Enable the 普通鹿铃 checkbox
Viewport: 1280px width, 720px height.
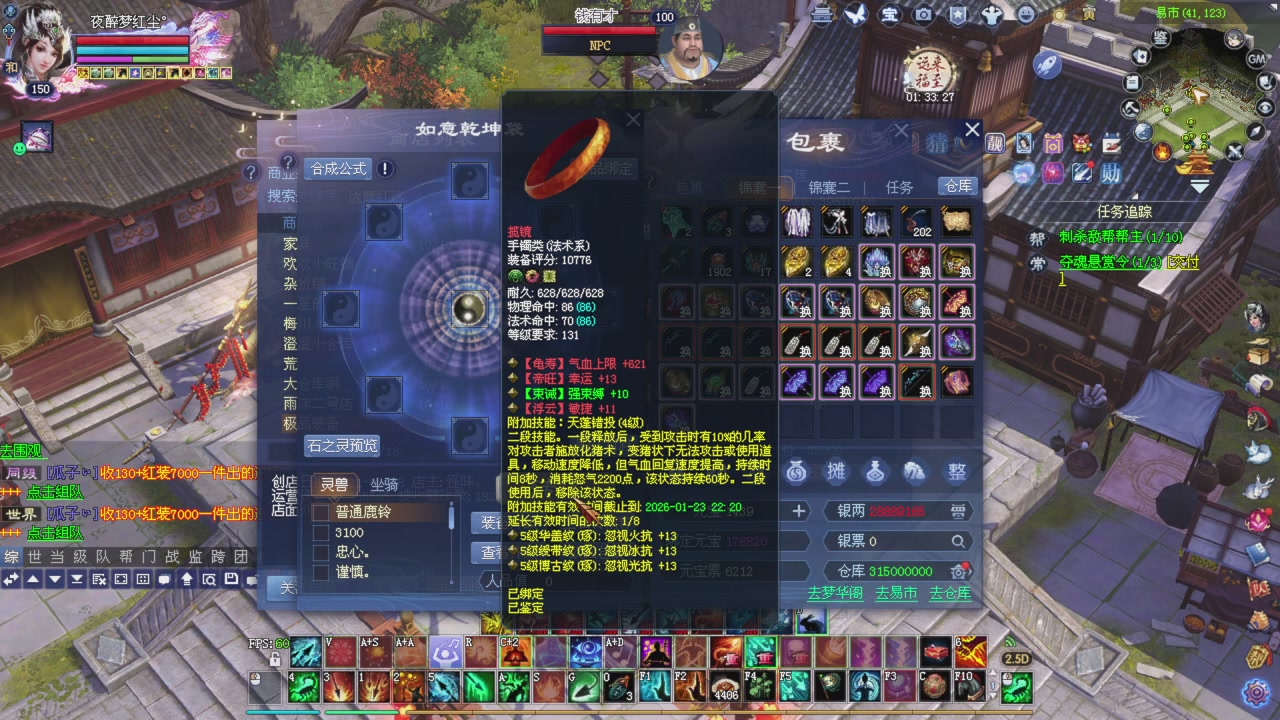(x=319, y=513)
